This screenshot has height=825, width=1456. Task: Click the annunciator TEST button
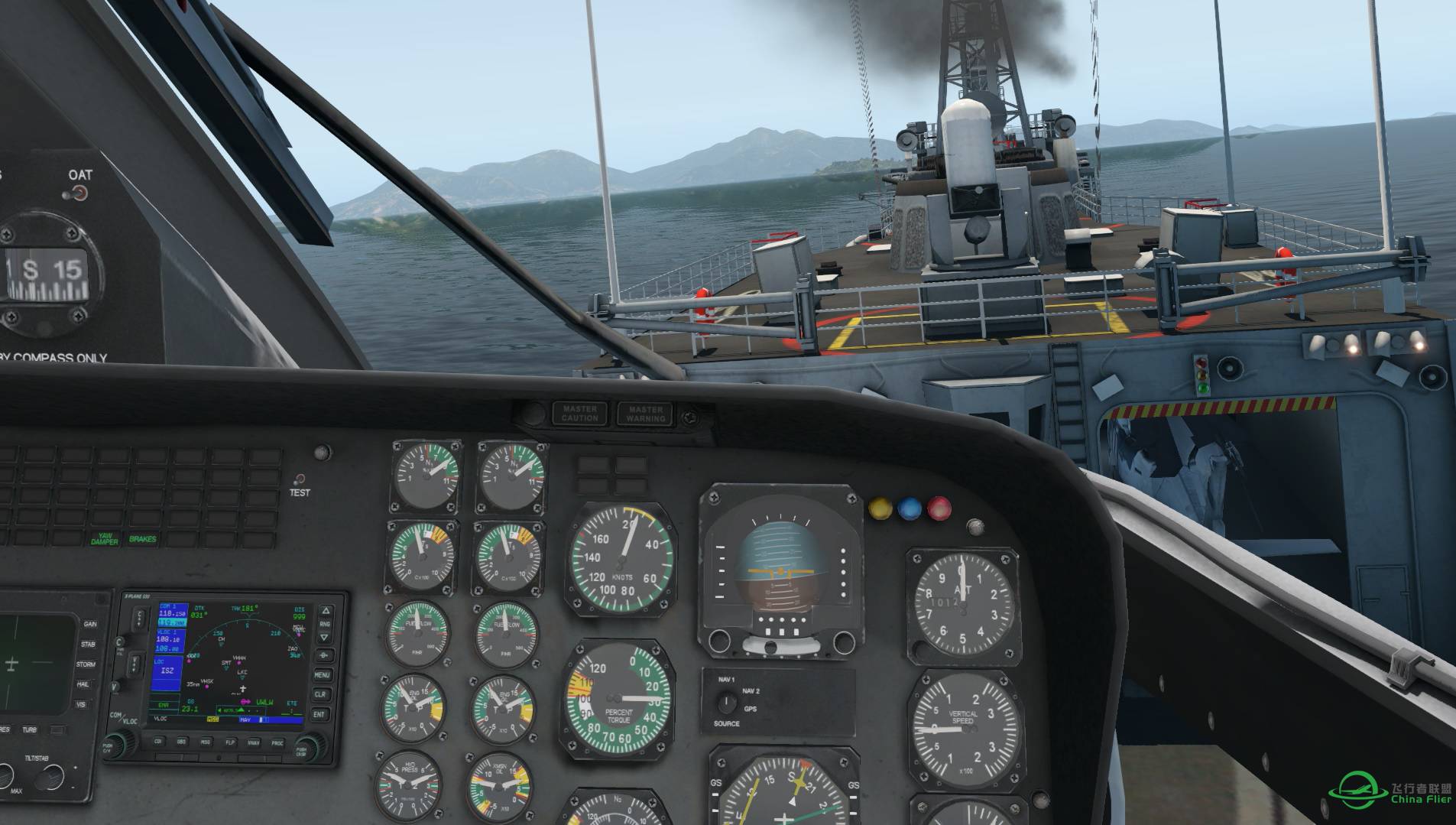click(300, 479)
